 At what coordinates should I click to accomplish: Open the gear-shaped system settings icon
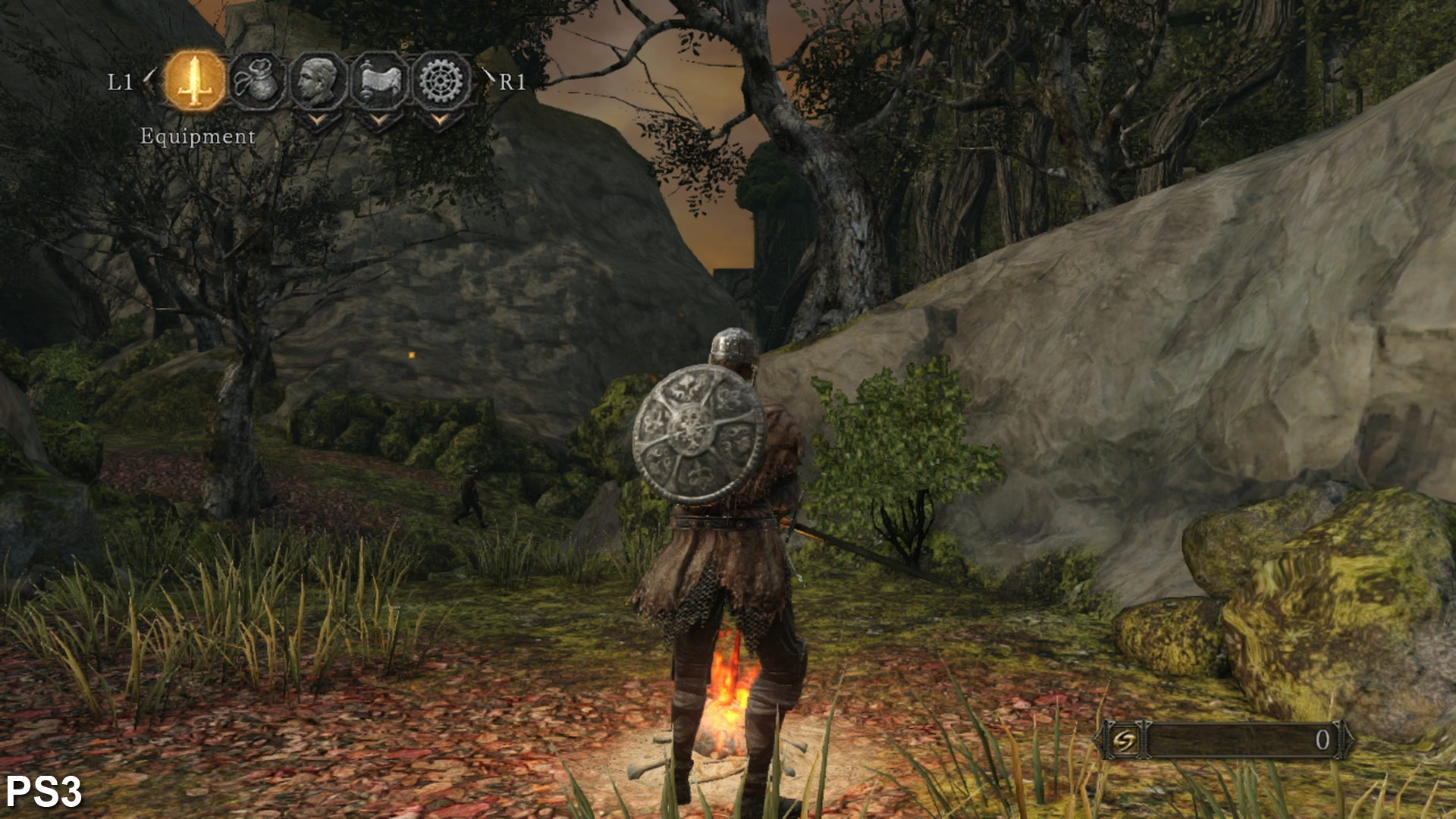[x=441, y=80]
